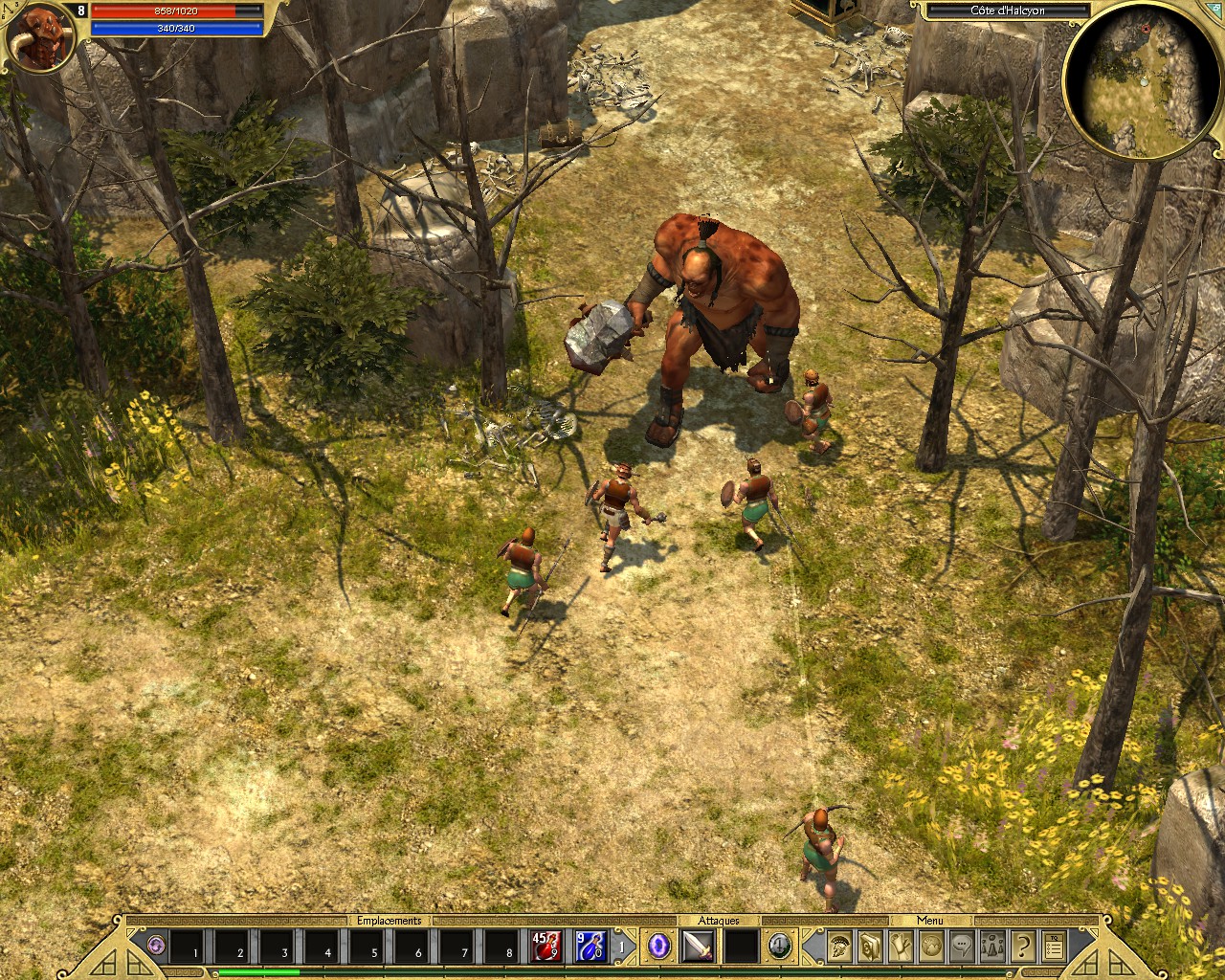Click the green experience bar below the hotbar
1225x980 pixels.
point(258,970)
